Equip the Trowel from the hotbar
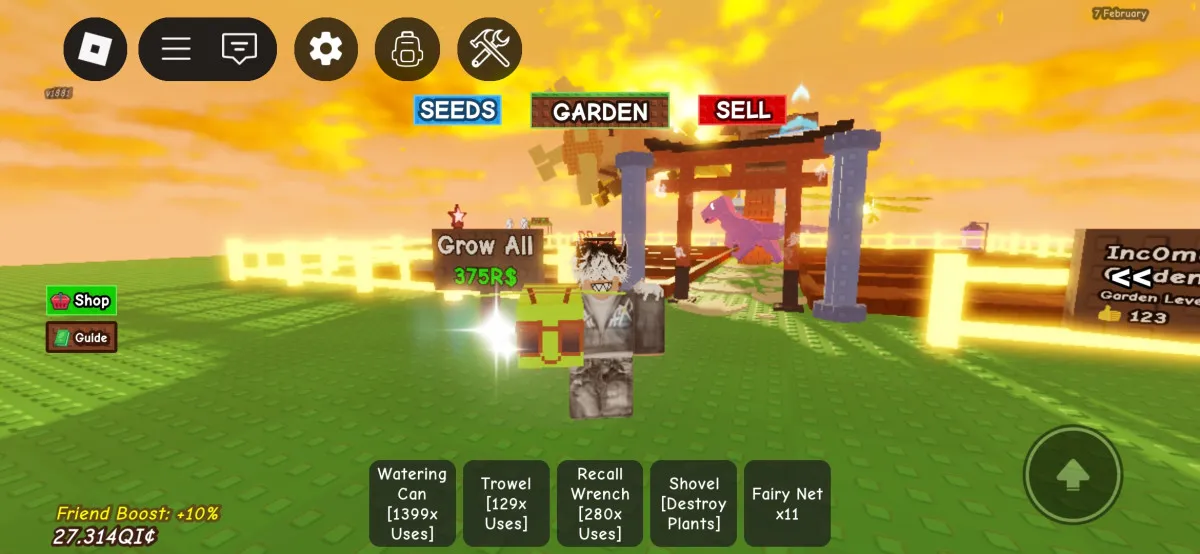The height and width of the screenshot is (554, 1200). (x=506, y=503)
